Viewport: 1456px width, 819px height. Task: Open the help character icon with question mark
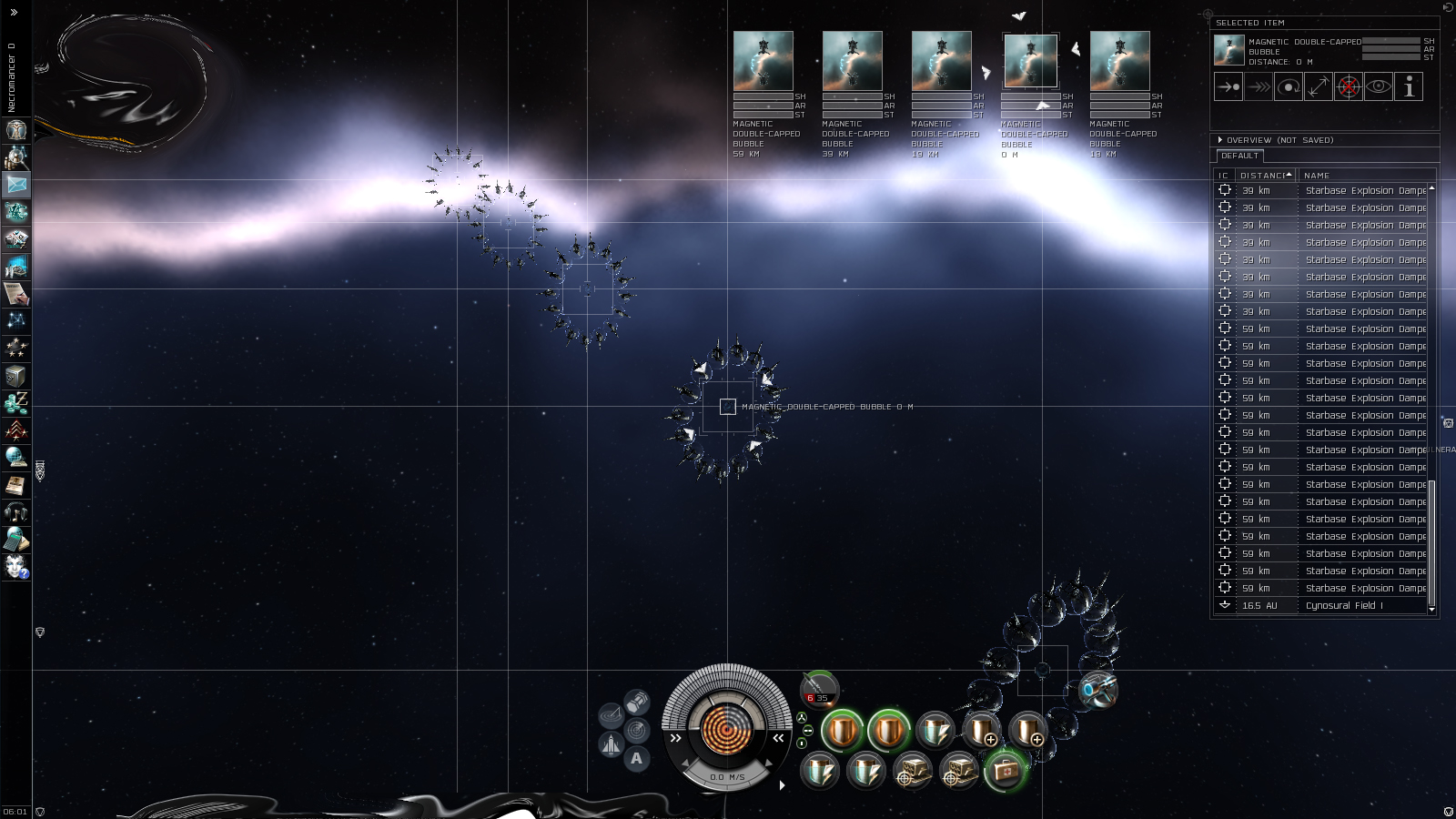point(16,567)
